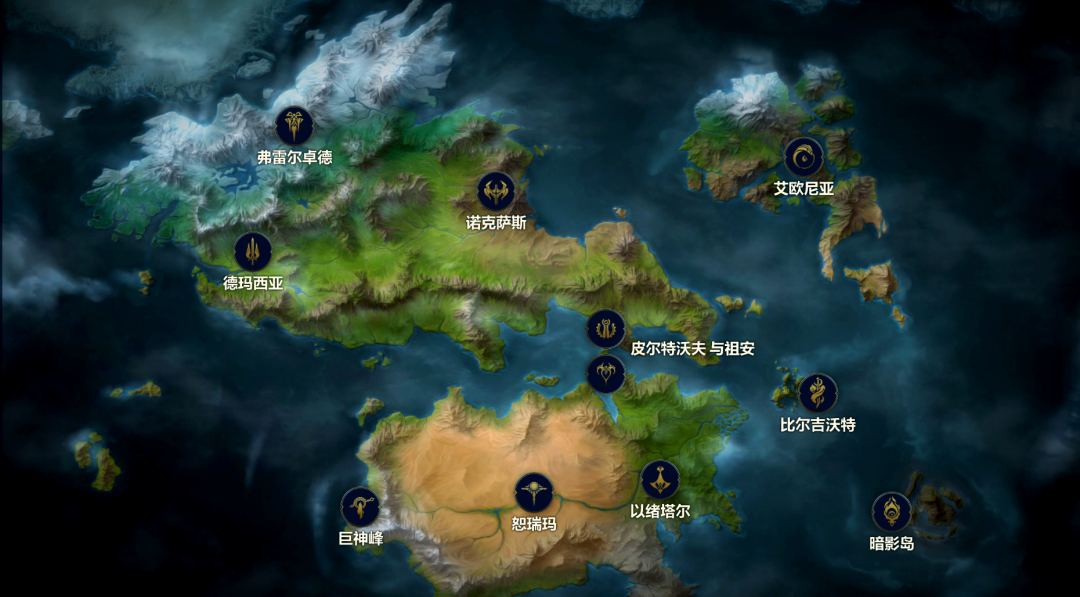
Task: Open the unlabeled emblem just below the Piltover marker
Action: tap(606, 374)
